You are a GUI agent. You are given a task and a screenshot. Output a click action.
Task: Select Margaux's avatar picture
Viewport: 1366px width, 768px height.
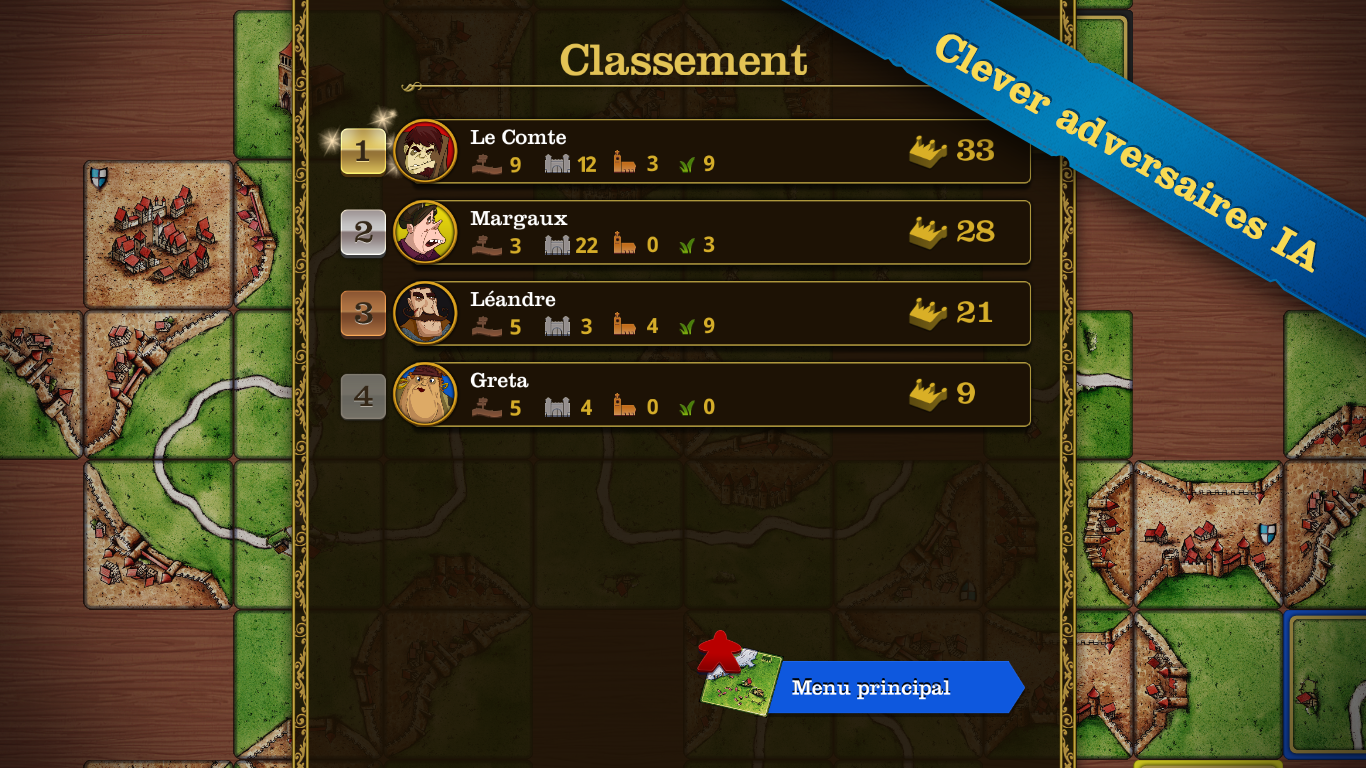(428, 232)
